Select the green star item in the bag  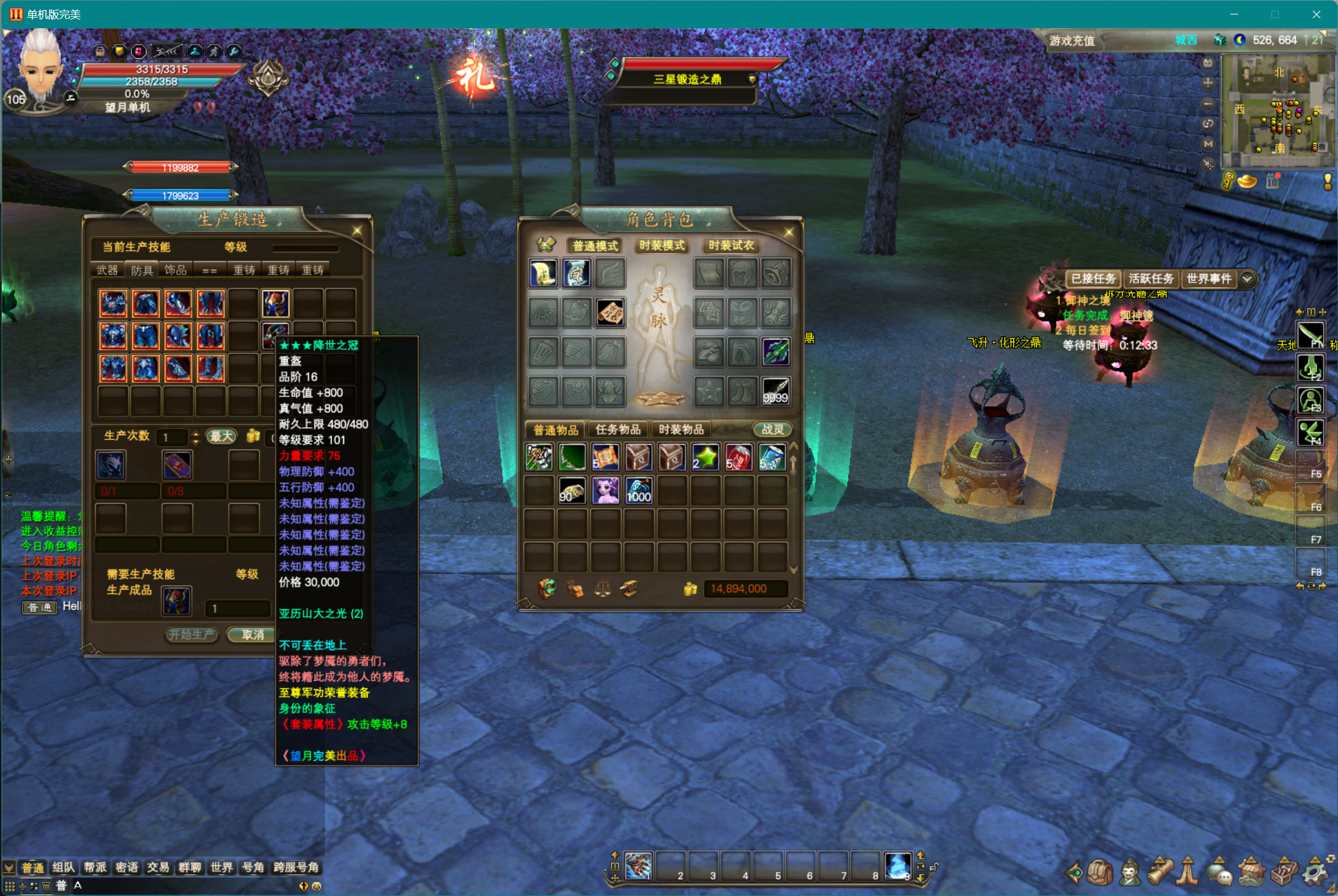tap(705, 457)
